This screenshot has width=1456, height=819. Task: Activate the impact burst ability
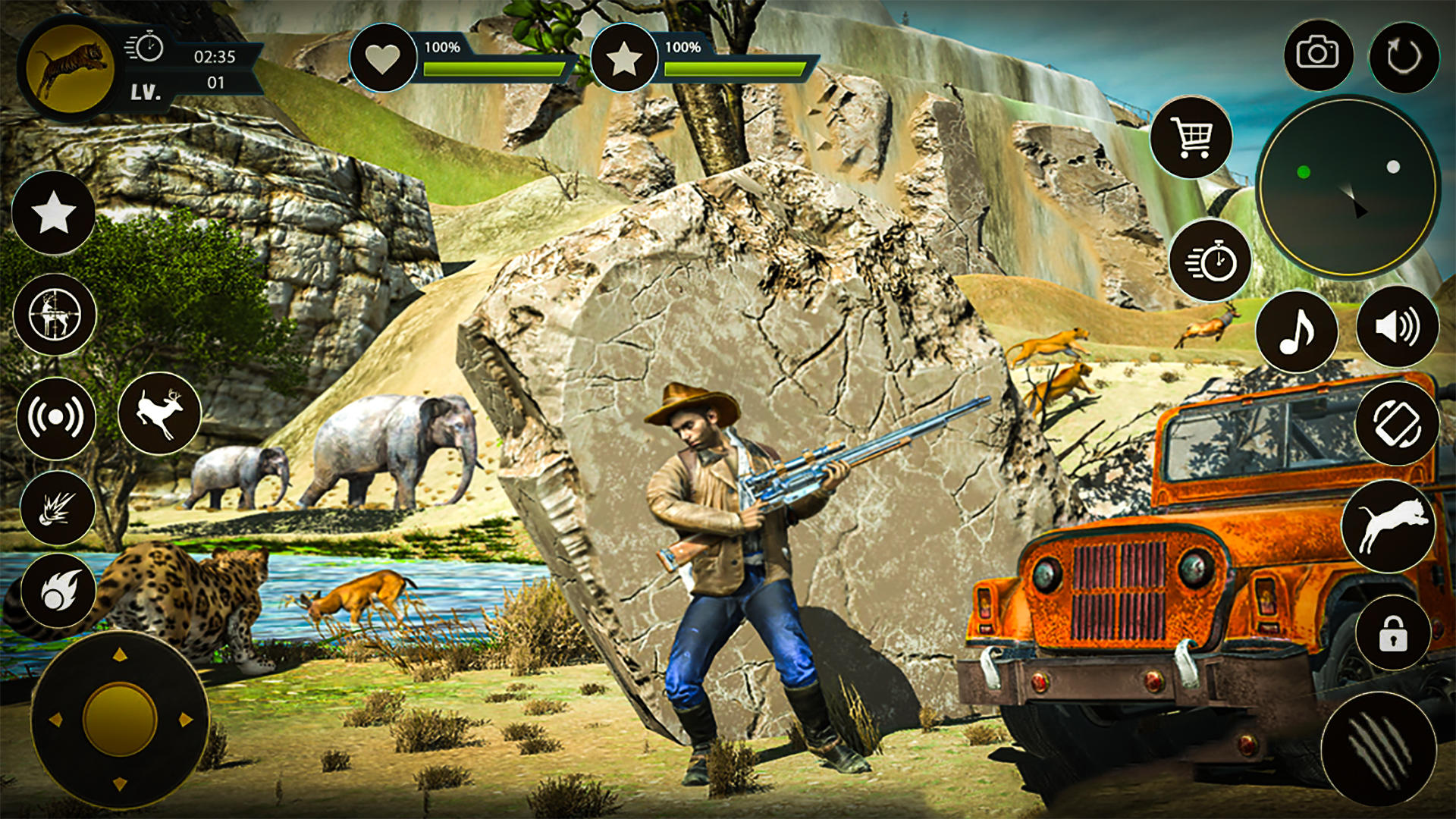coord(57,508)
